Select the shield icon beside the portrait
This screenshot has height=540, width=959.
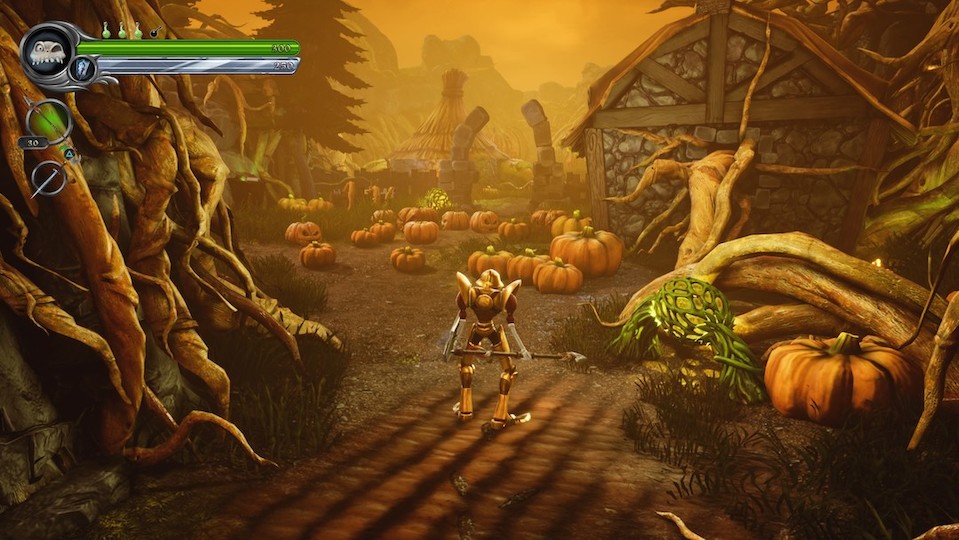click(83, 67)
